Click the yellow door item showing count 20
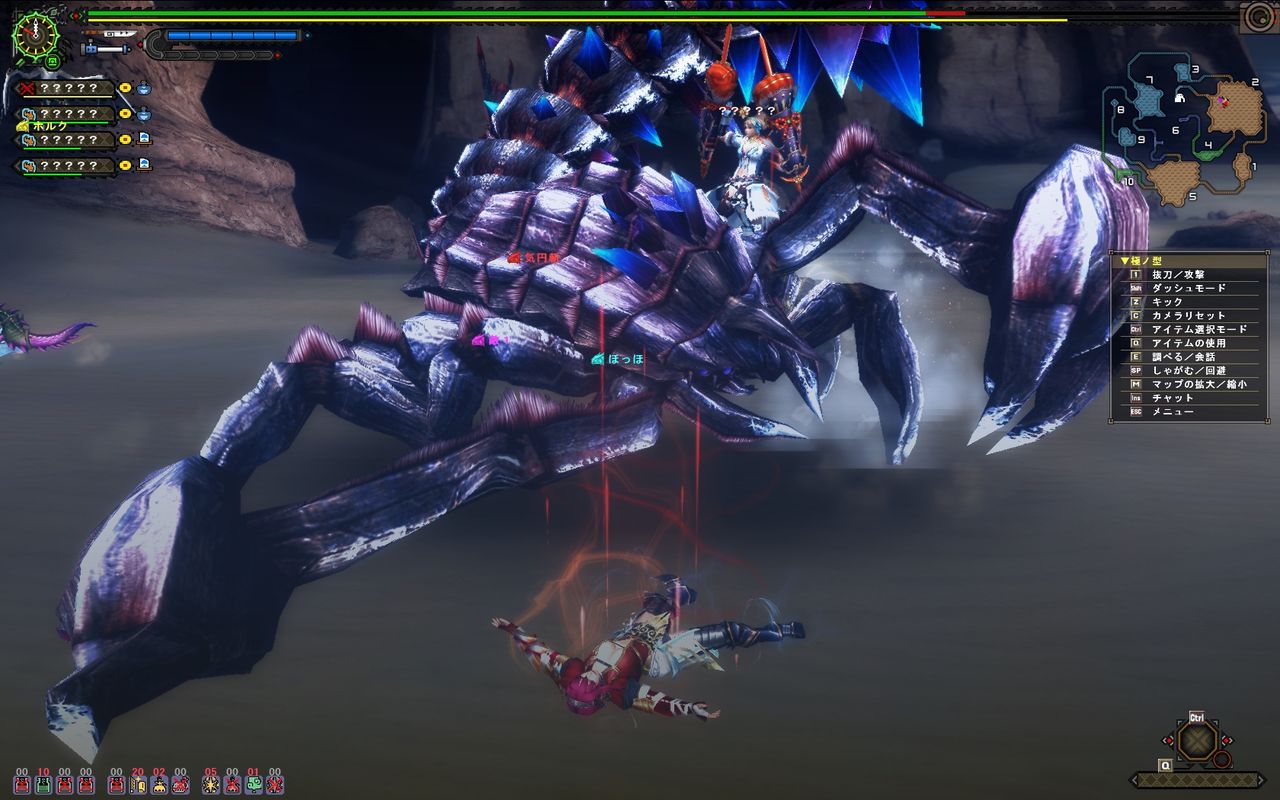The image size is (1280, 800). [137, 786]
